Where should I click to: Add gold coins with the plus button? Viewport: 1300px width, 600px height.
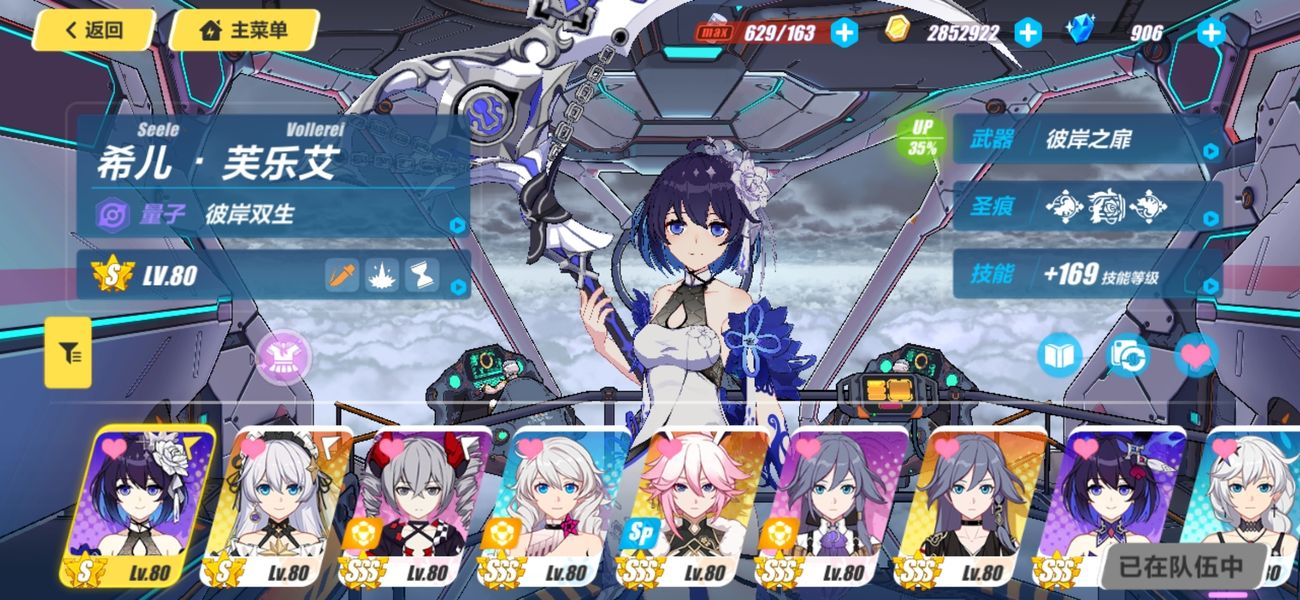click(1028, 32)
